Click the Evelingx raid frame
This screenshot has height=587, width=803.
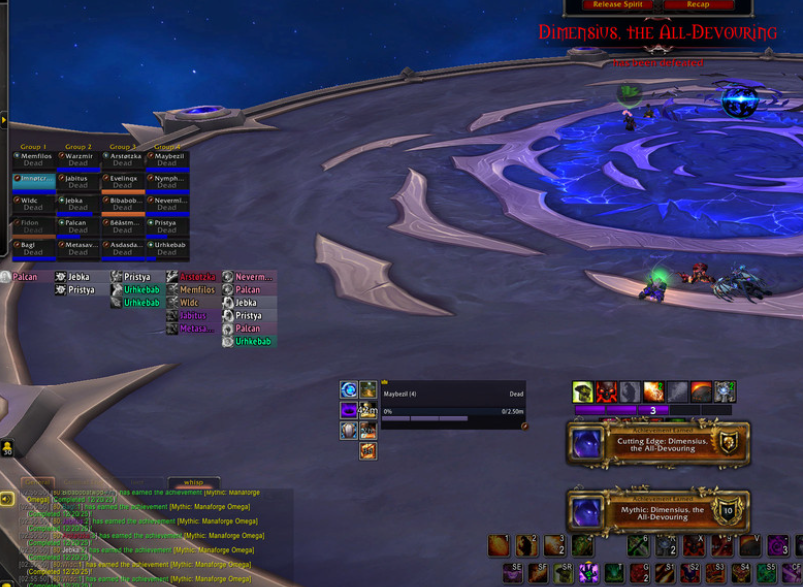pyautogui.click(x=123, y=182)
